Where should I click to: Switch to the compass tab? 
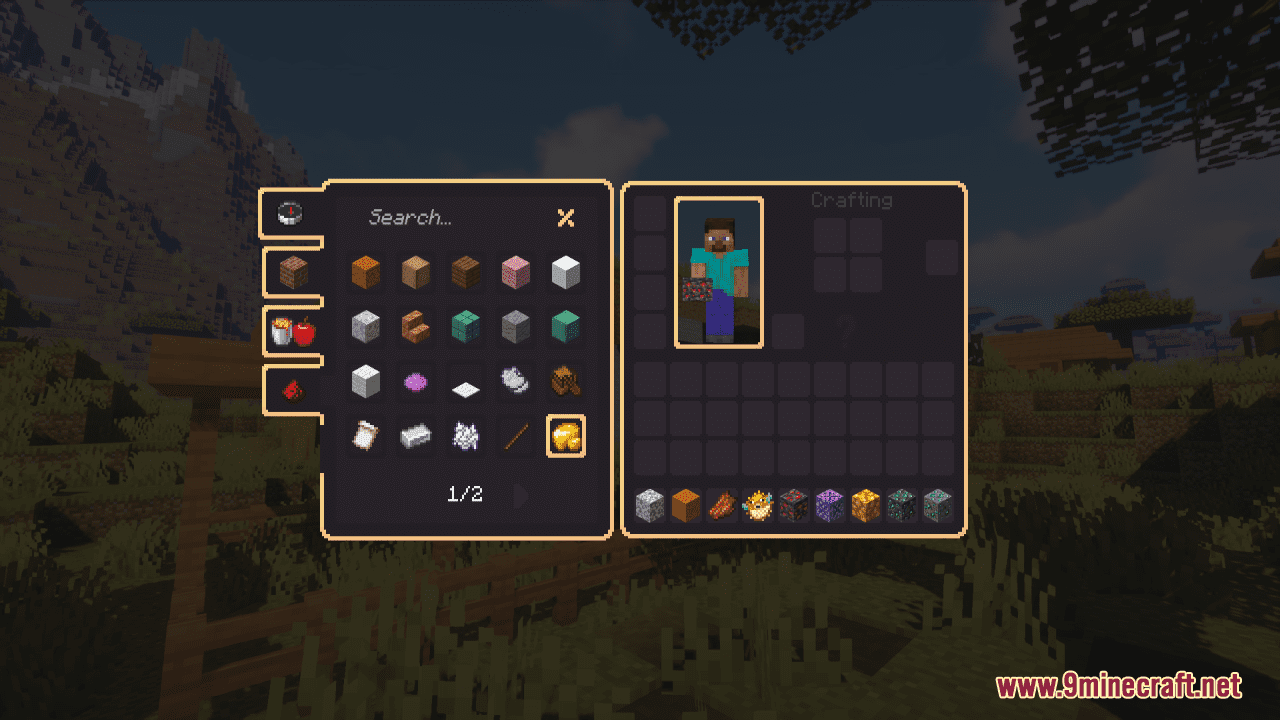click(290, 212)
